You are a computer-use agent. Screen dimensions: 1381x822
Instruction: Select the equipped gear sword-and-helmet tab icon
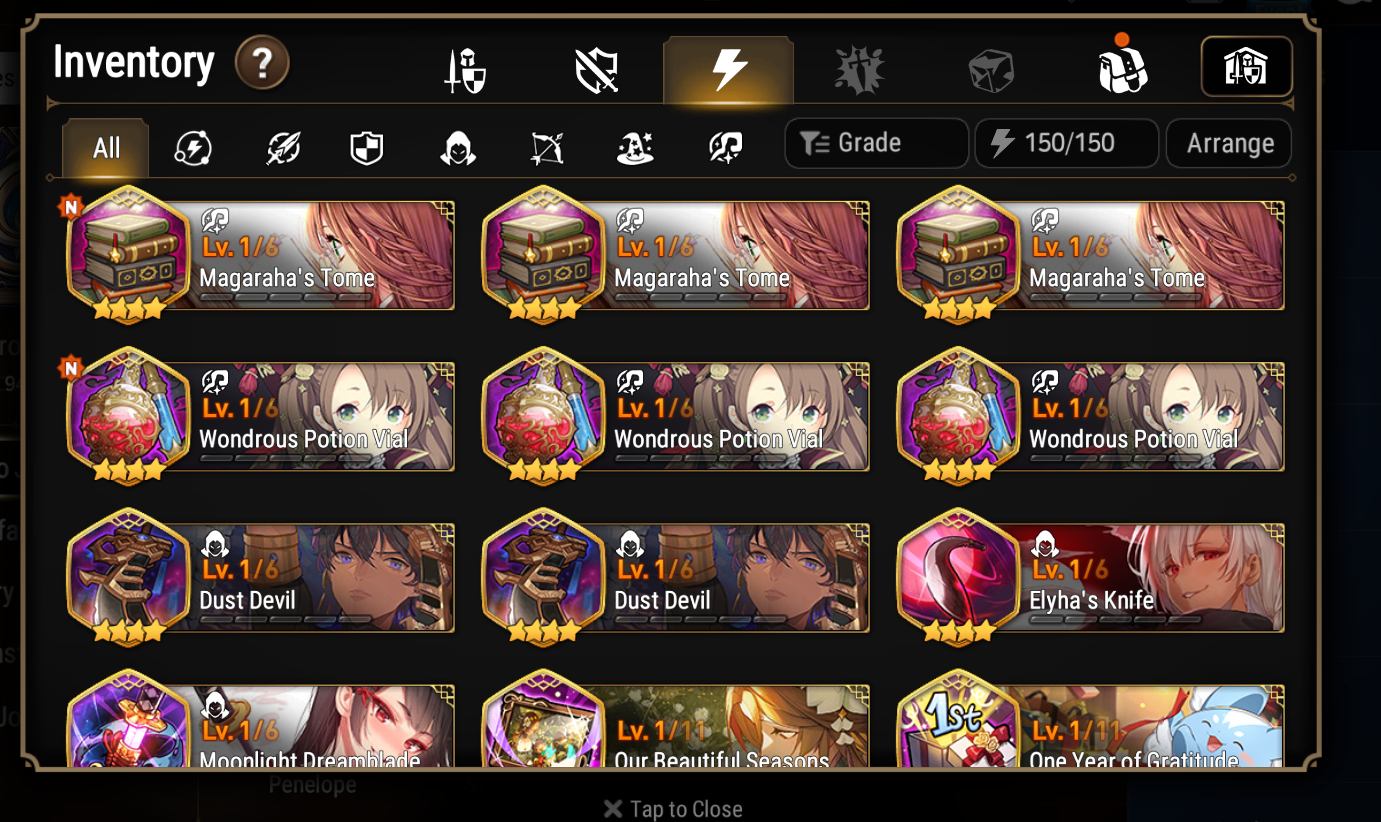click(465, 70)
